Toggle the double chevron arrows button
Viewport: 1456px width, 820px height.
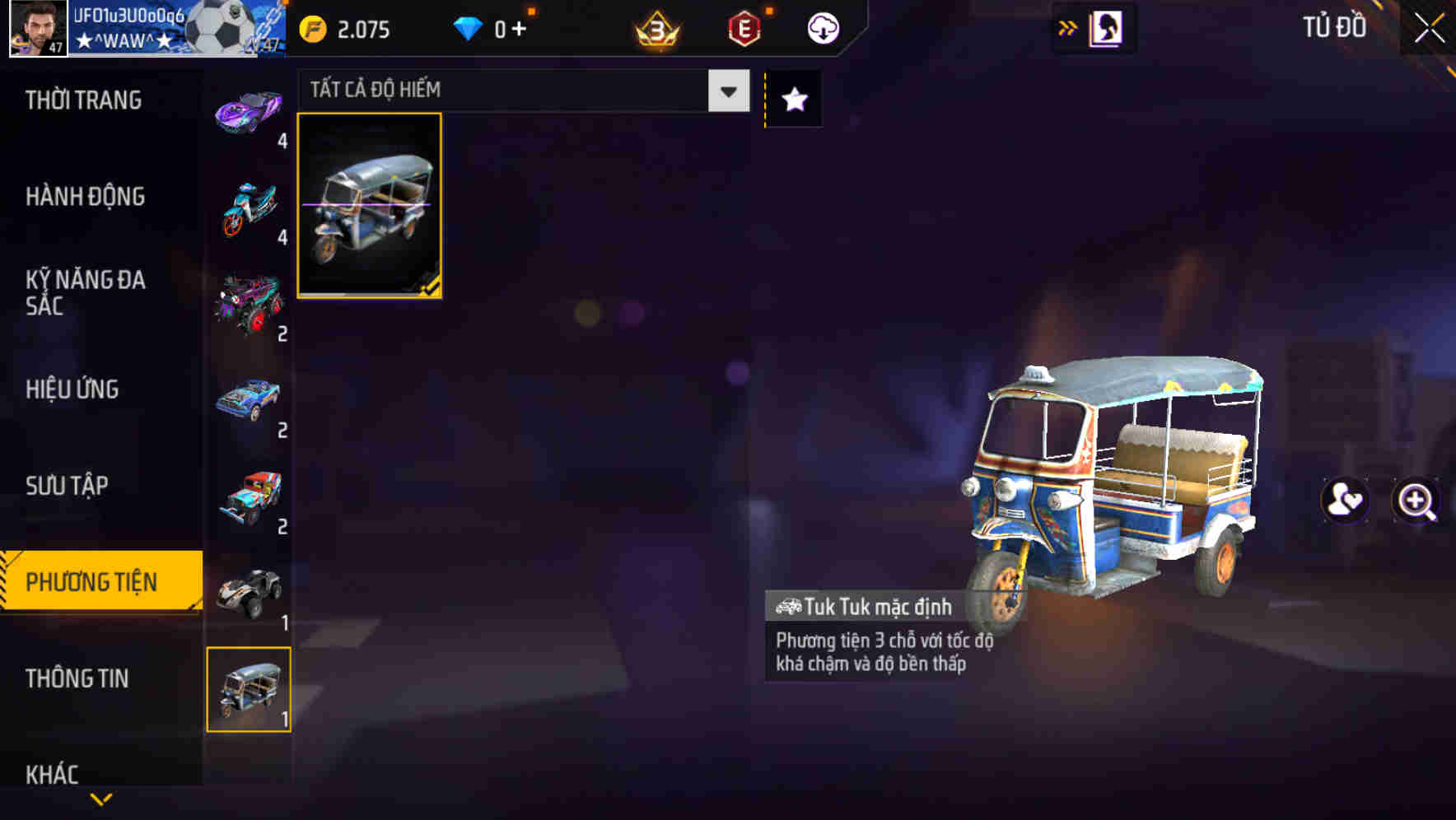click(x=1068, y=26)
